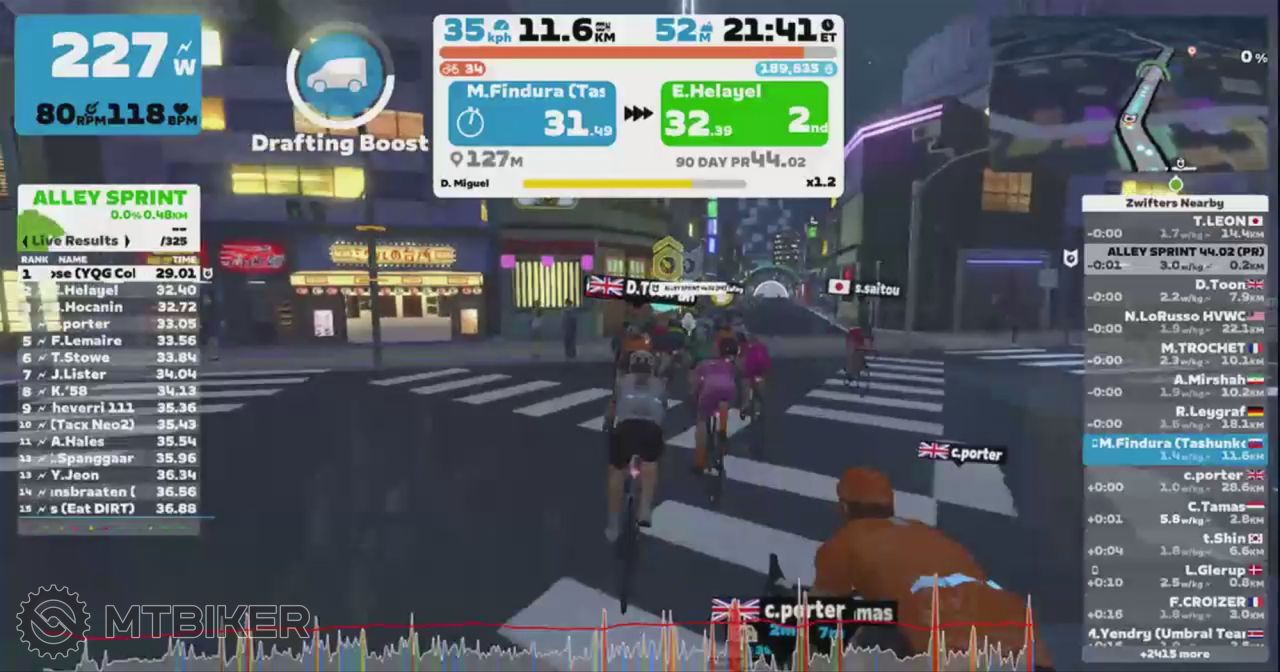Select T.LEON in Zwifters Nearby list

click(x=1174, y=227)
